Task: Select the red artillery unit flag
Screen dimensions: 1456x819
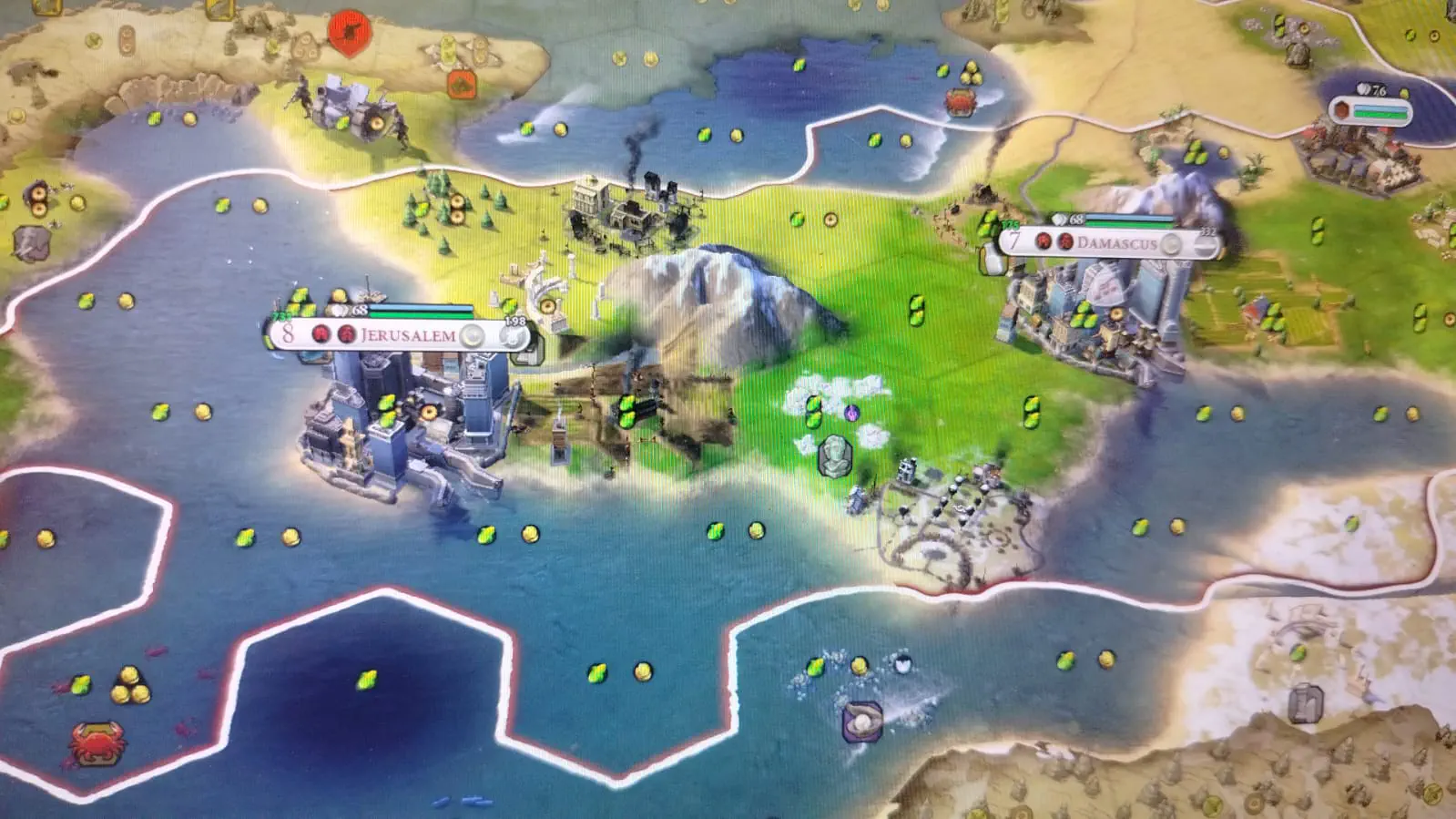Action: pos(350,31)
